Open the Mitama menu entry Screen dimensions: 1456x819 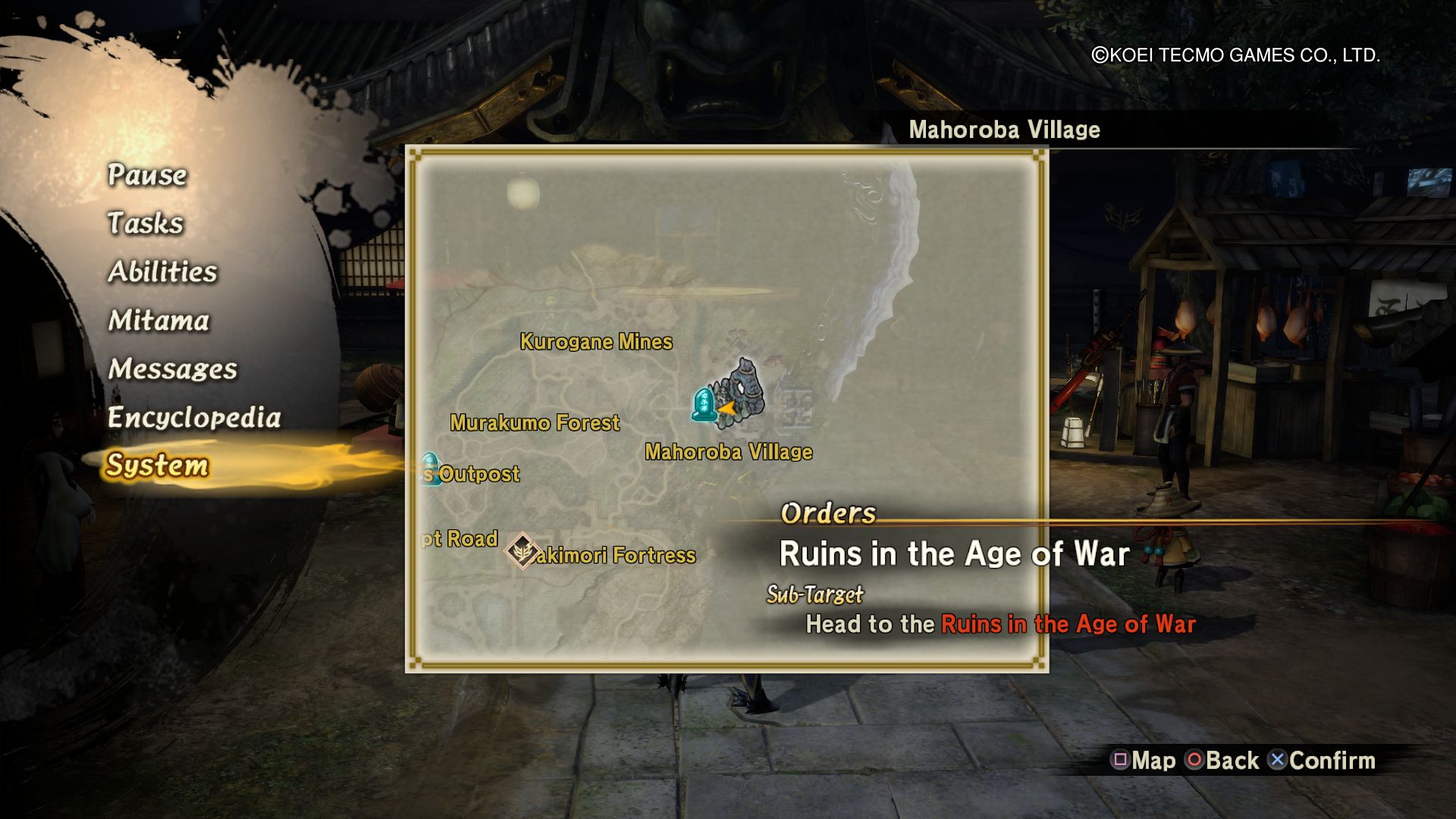coord(158,321)
